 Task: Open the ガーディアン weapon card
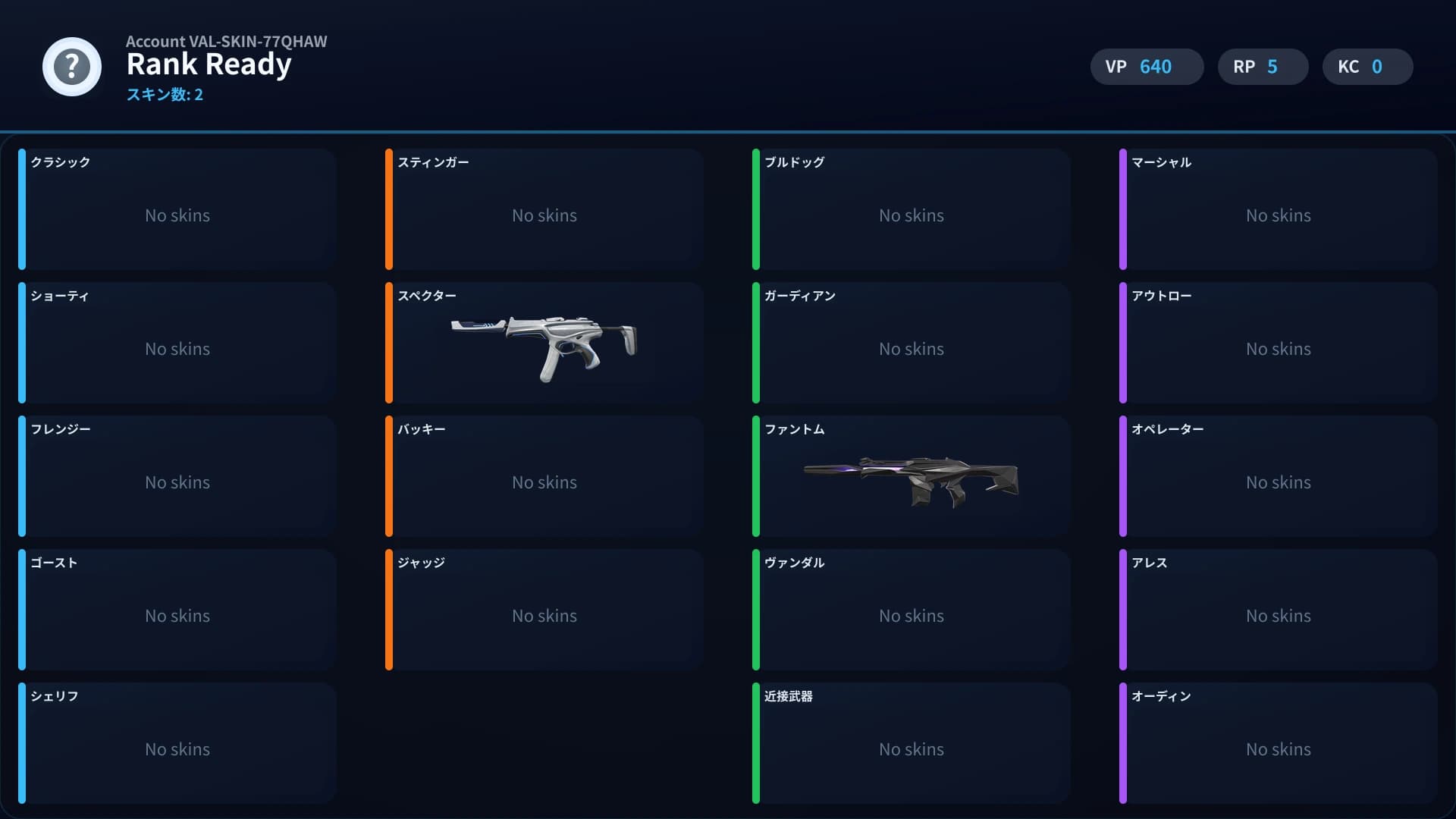pyautogui.click(x=910, y=343)
